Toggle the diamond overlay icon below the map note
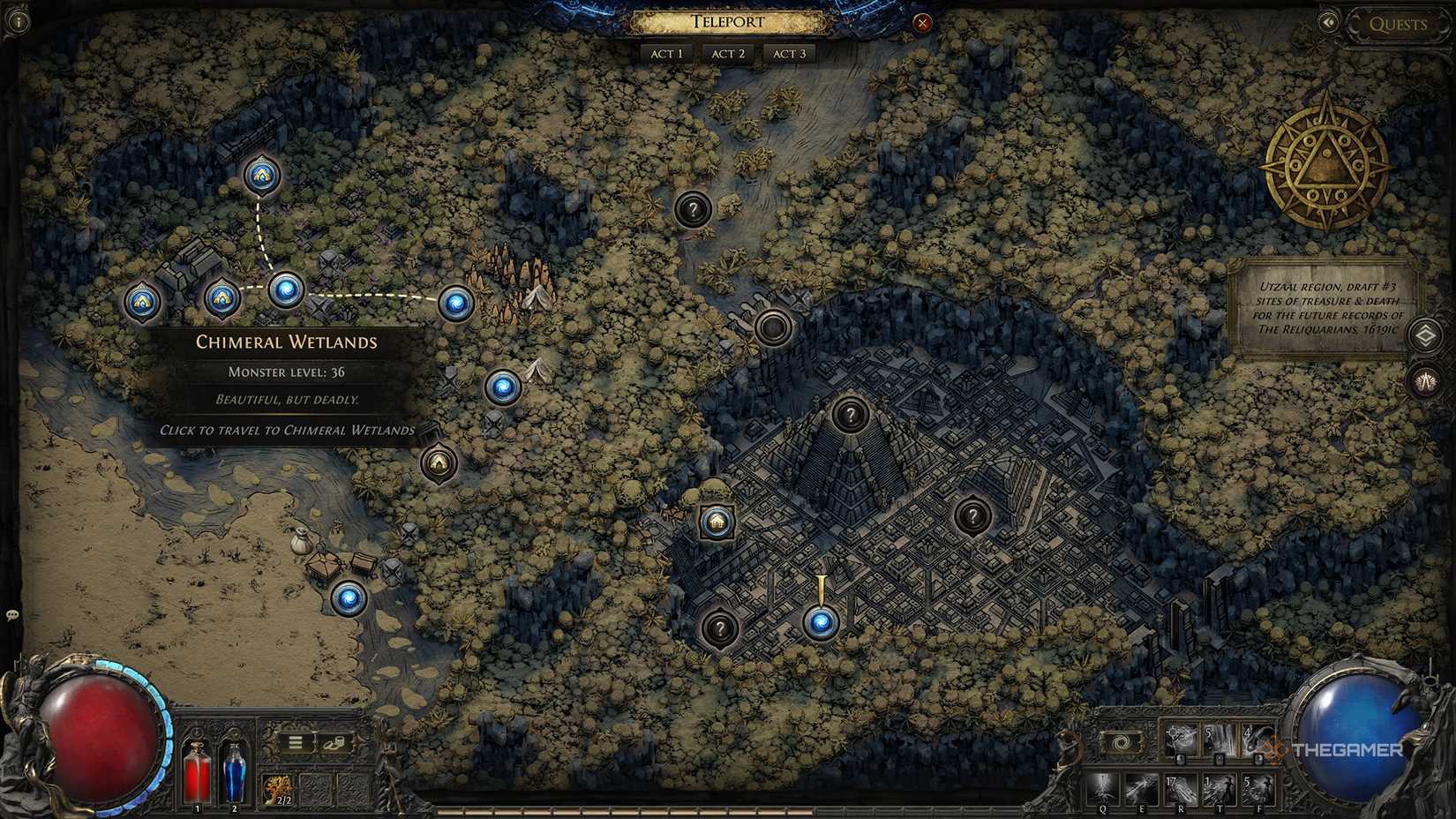The image size is (1456, 819). [1424, 336]
